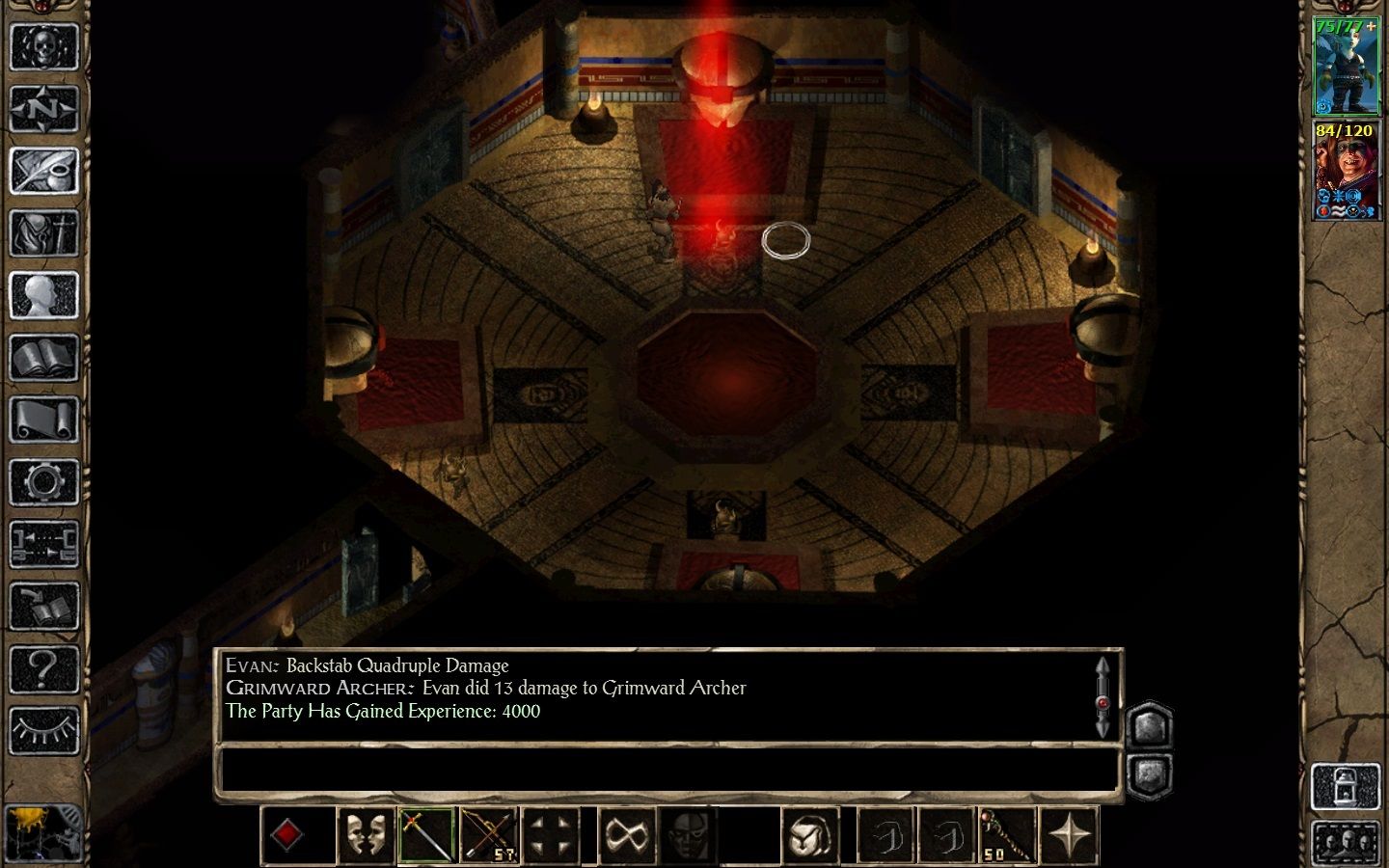Open the mage spellbook

pyautogui.click(x=45, y=357)
